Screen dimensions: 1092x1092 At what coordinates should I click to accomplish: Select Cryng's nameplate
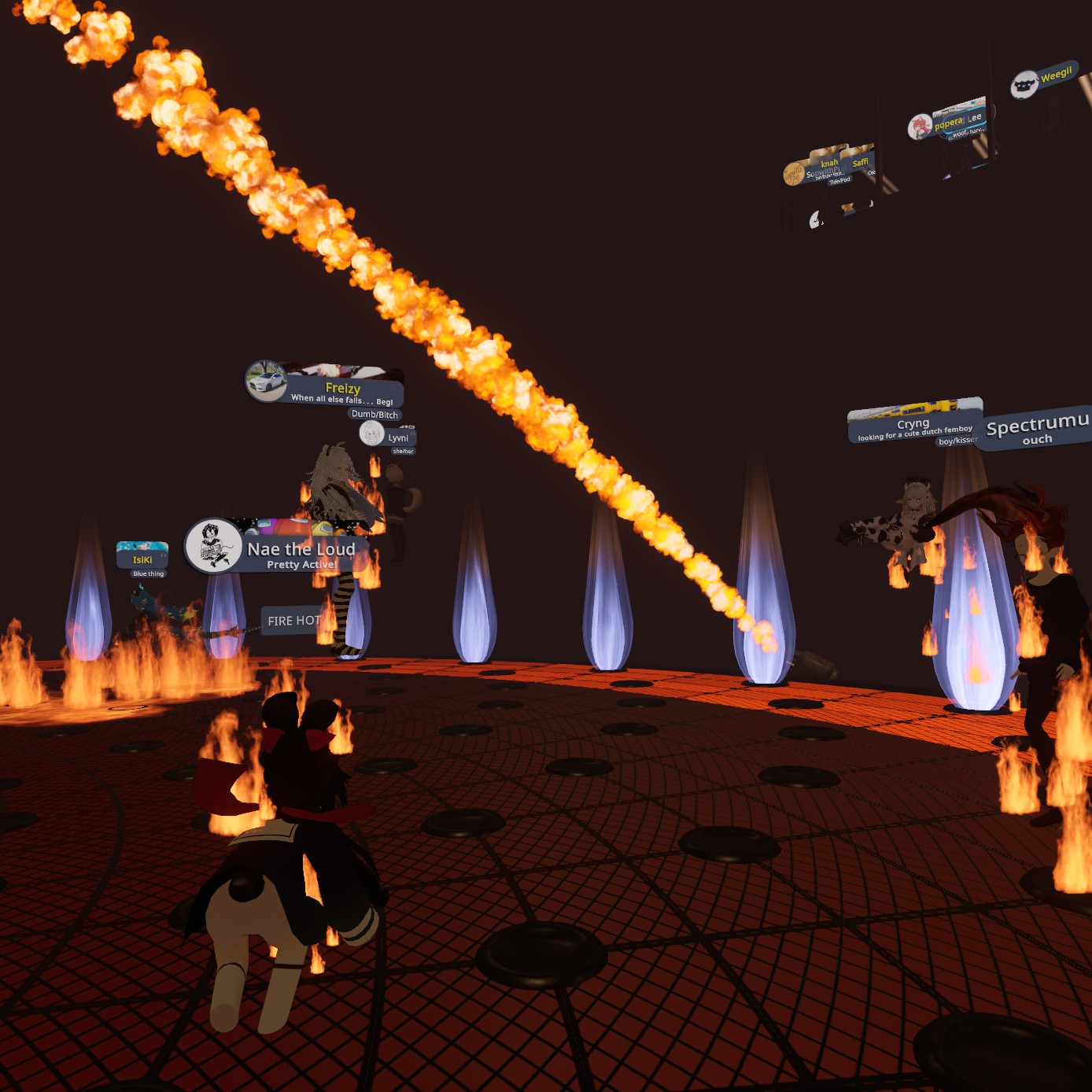(913, 425)
